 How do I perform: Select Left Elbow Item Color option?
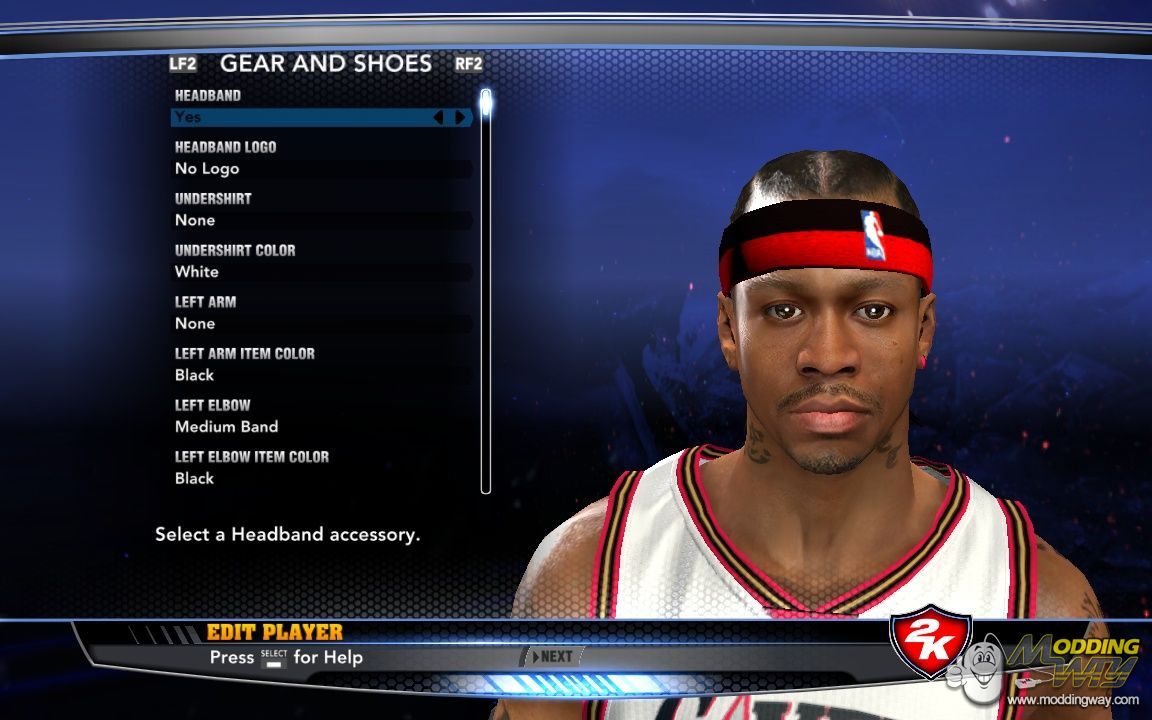pyautogui.click(x=320, y=479)
